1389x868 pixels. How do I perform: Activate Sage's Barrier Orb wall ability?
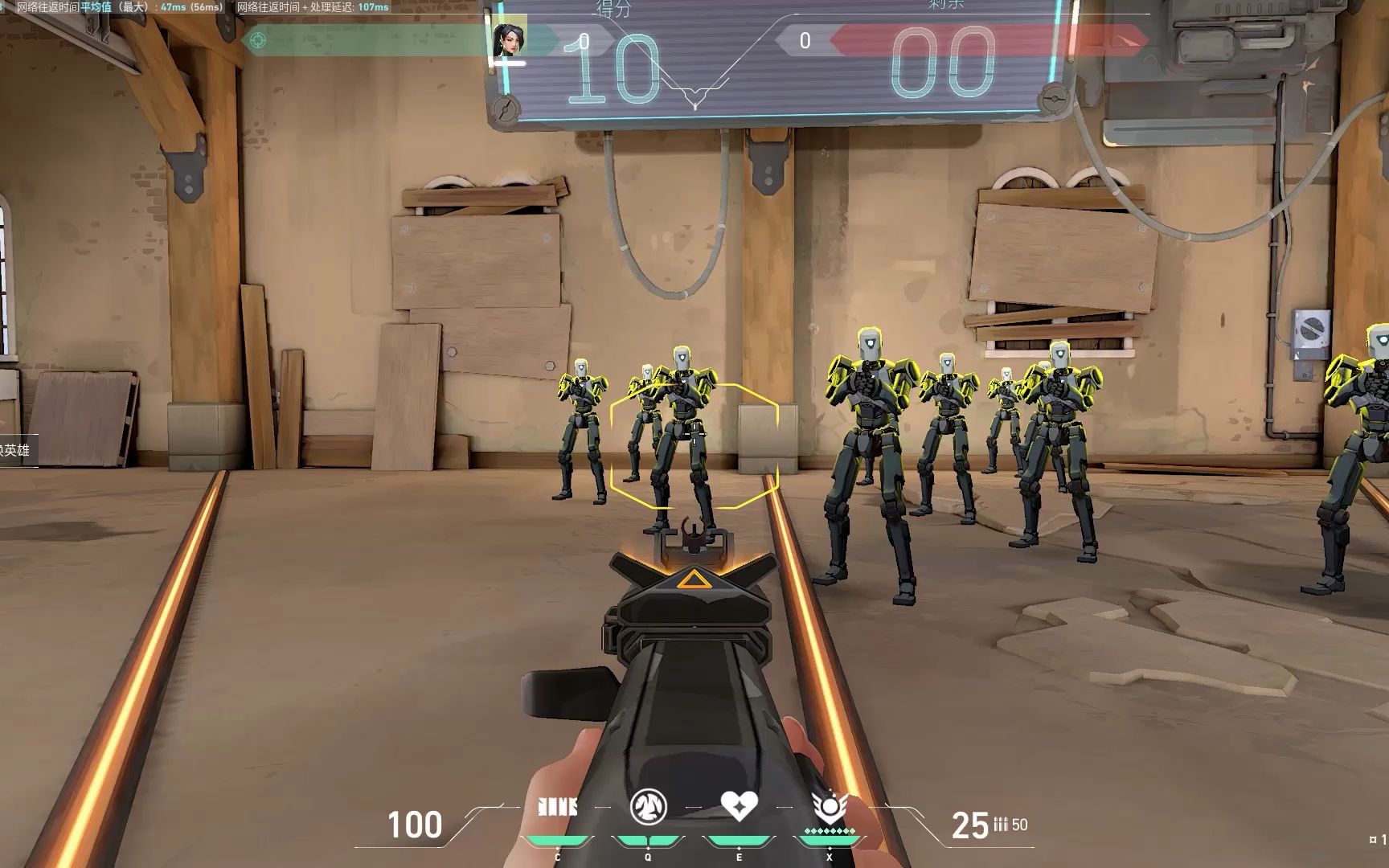click(557, 807)
